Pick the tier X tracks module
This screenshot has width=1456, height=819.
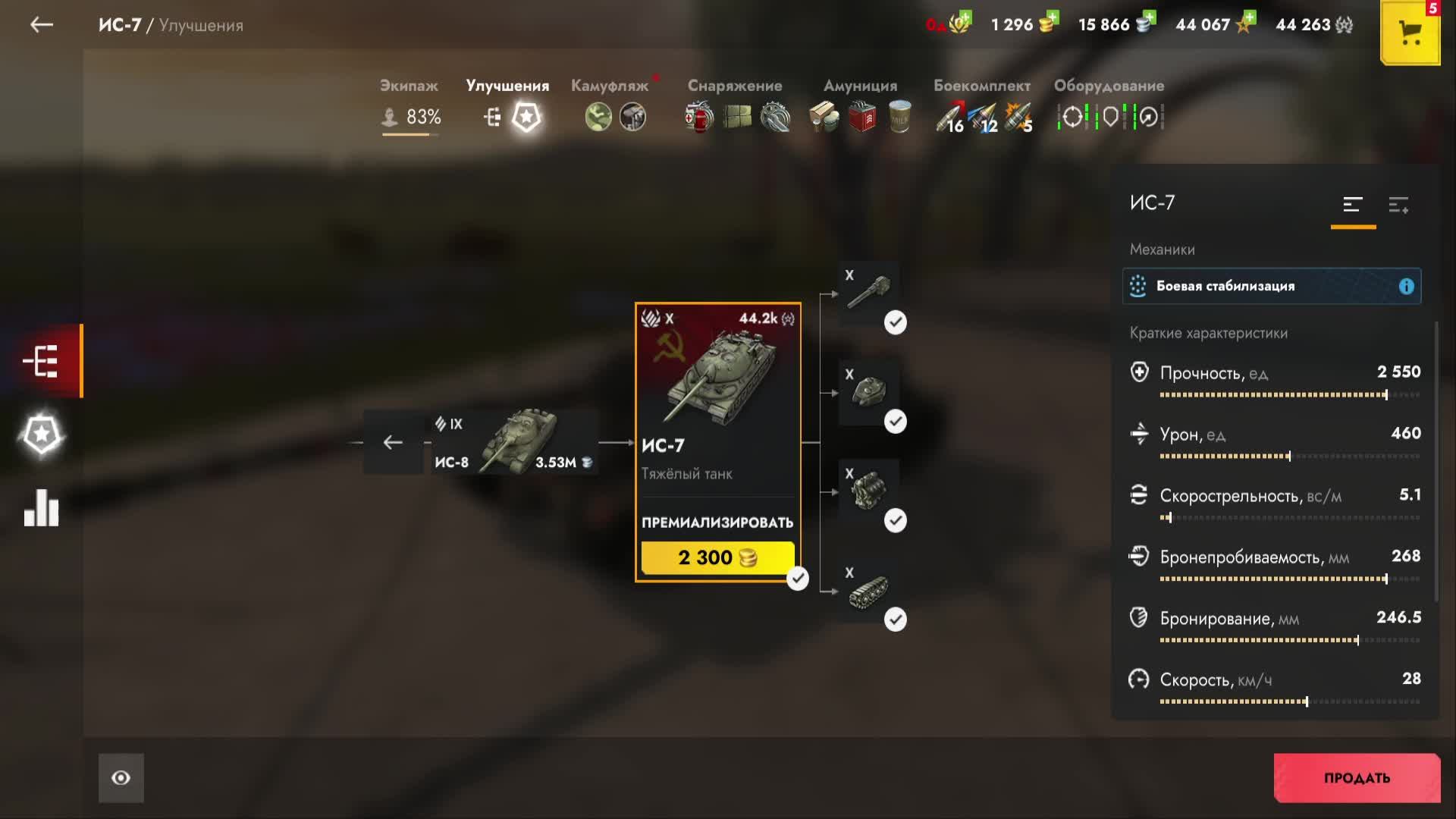pyautogui.click(x=869, y=590)
